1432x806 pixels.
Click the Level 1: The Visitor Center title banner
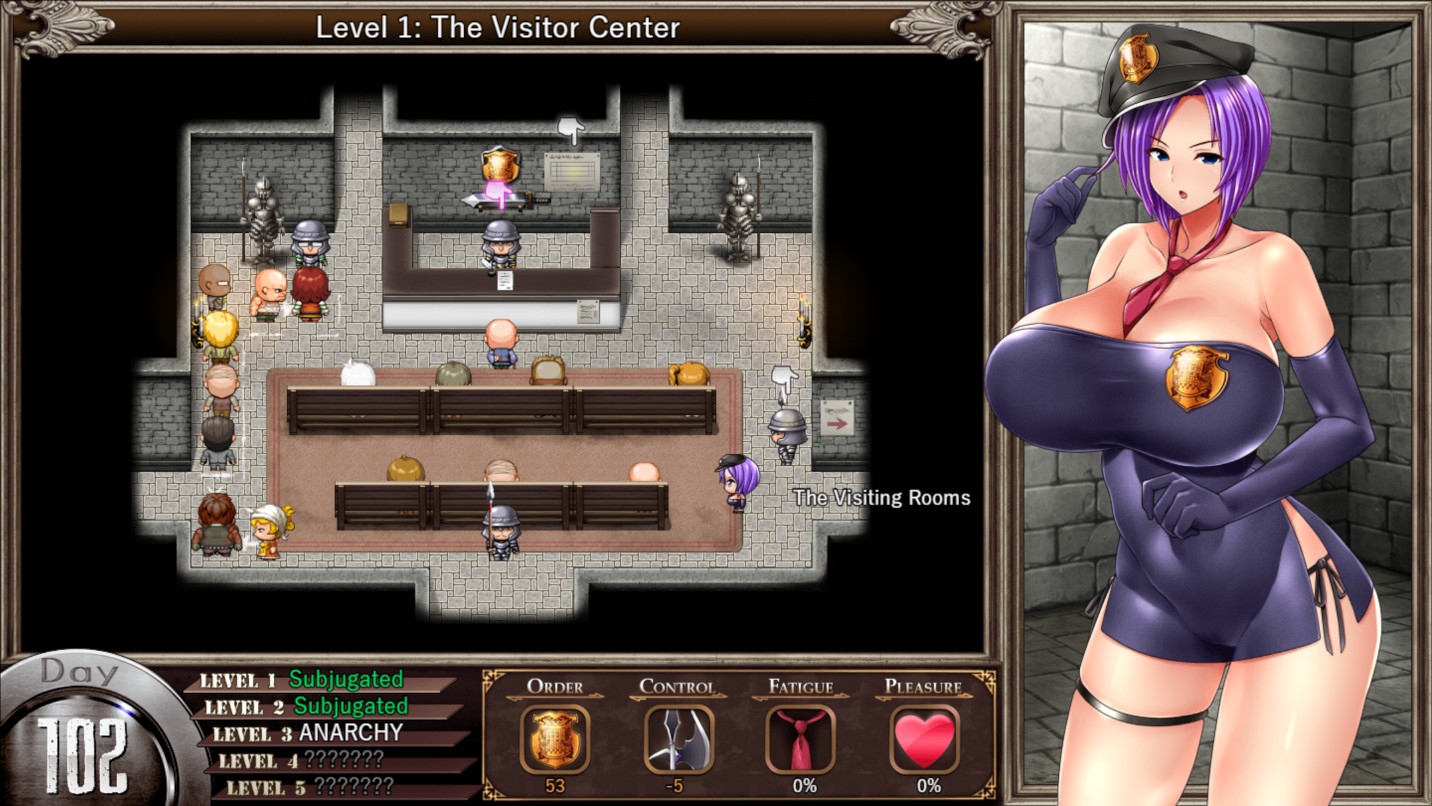coord(497,28)
